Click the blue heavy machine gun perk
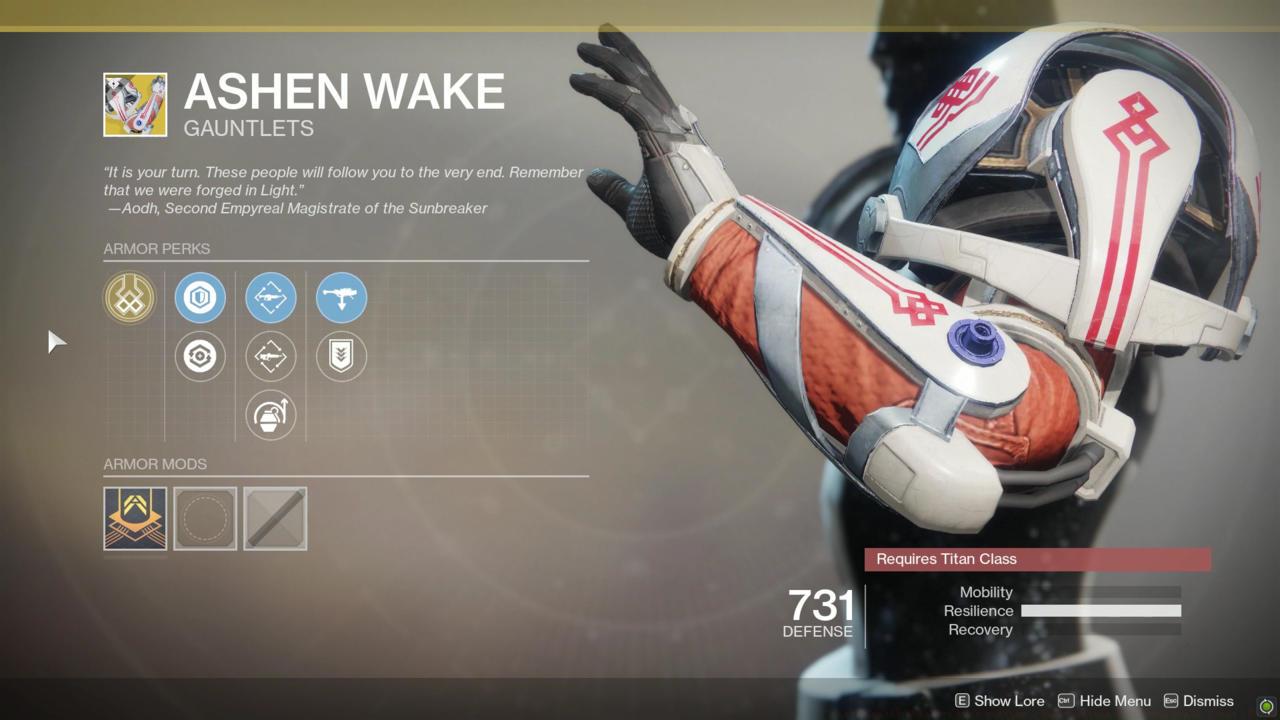Image resolution: width=1280 pixels, height=720 pixels. [x=341, y=298]
